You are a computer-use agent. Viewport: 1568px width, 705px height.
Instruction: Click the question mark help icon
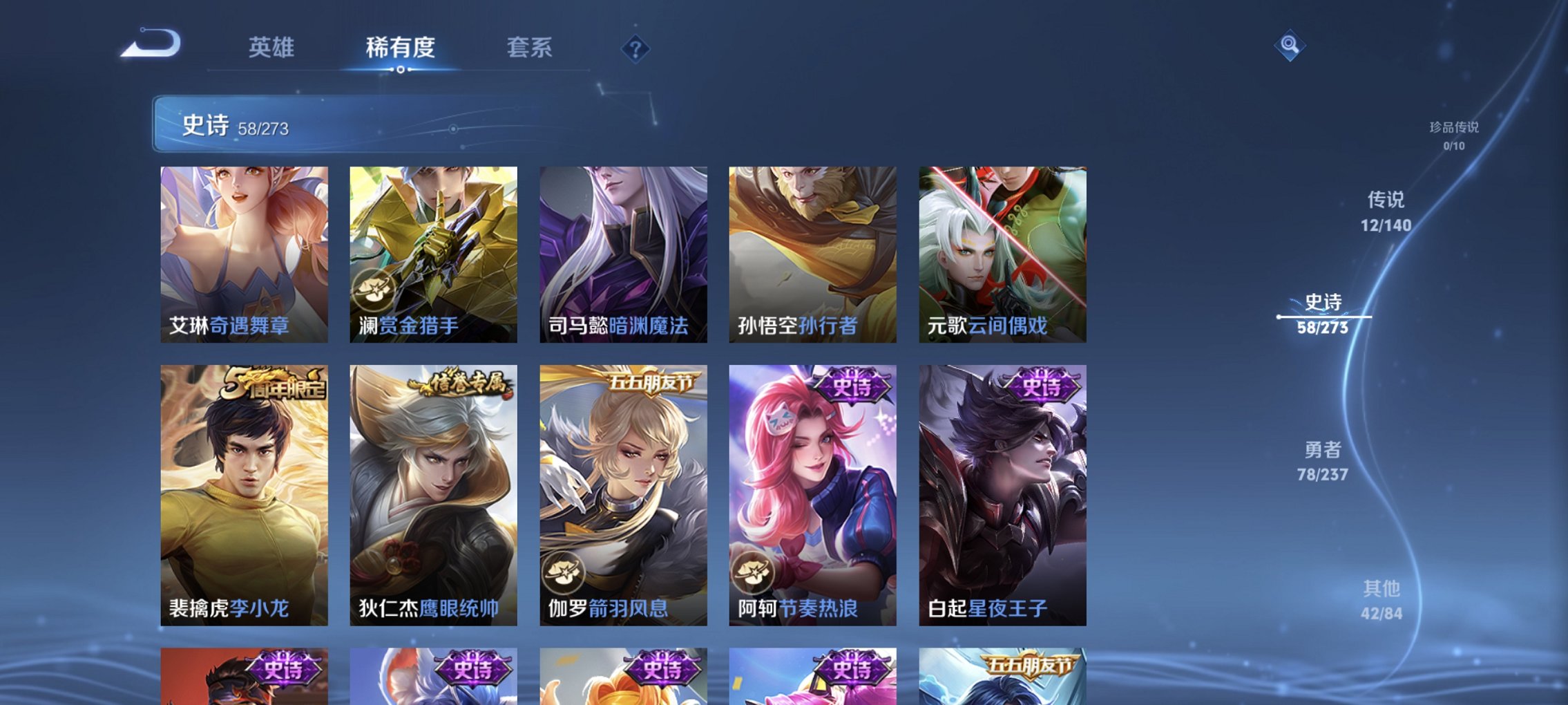click(637, 49)
